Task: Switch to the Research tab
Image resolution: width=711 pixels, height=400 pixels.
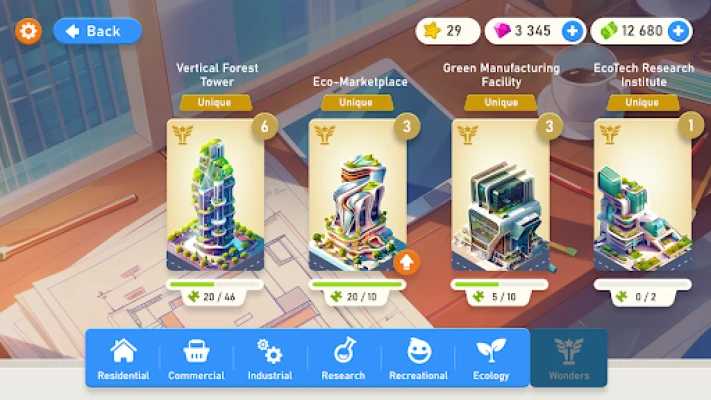Action: (x=344, y=359)
